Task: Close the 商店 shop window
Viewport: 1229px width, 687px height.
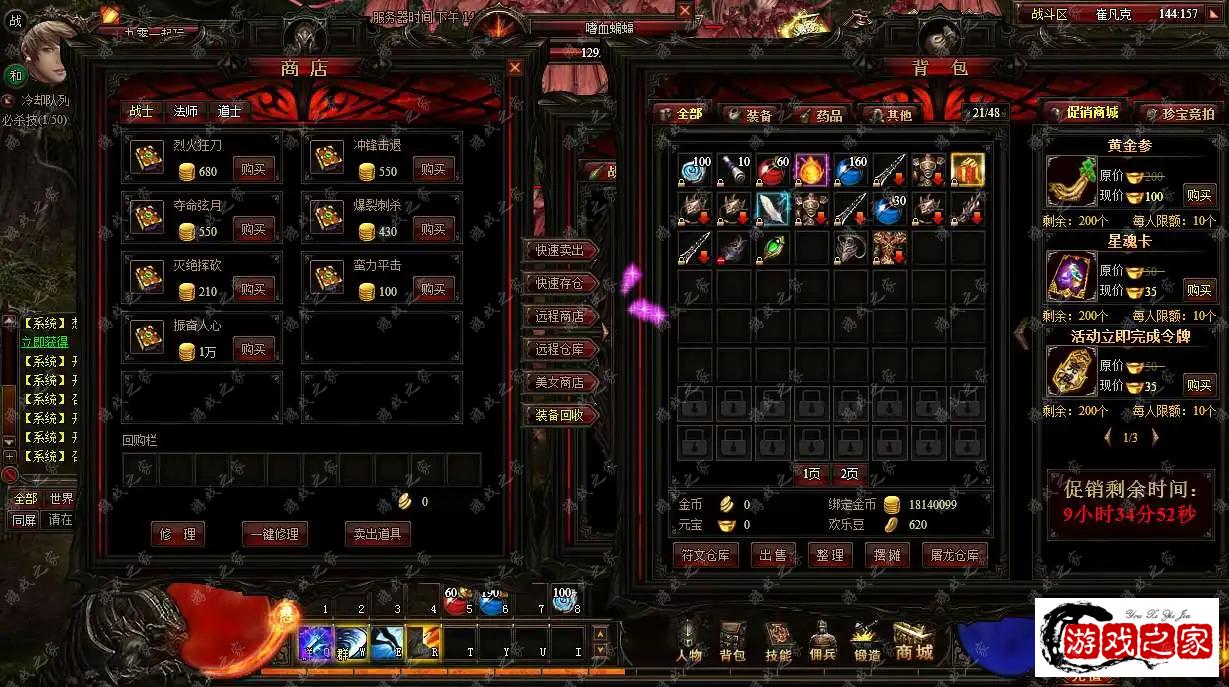Action: [515, 68]
